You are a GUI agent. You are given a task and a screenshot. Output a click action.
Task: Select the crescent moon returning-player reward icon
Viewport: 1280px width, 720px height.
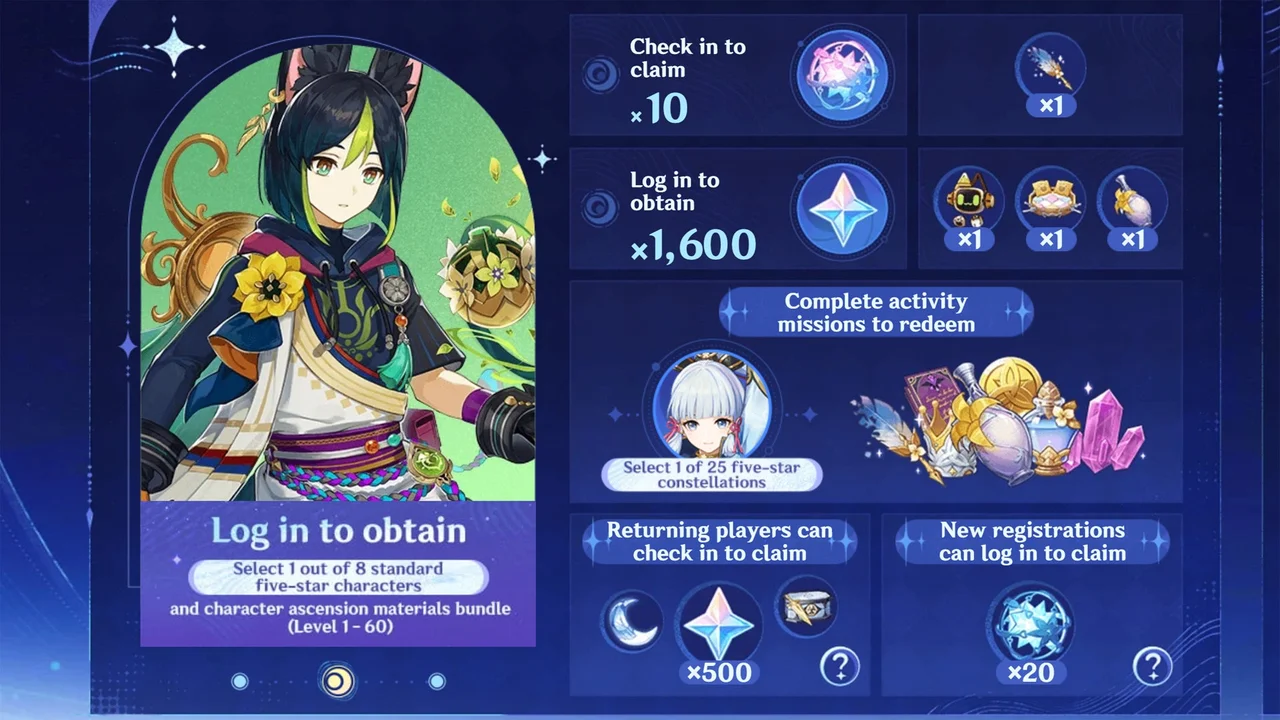[x=631, y=621]
